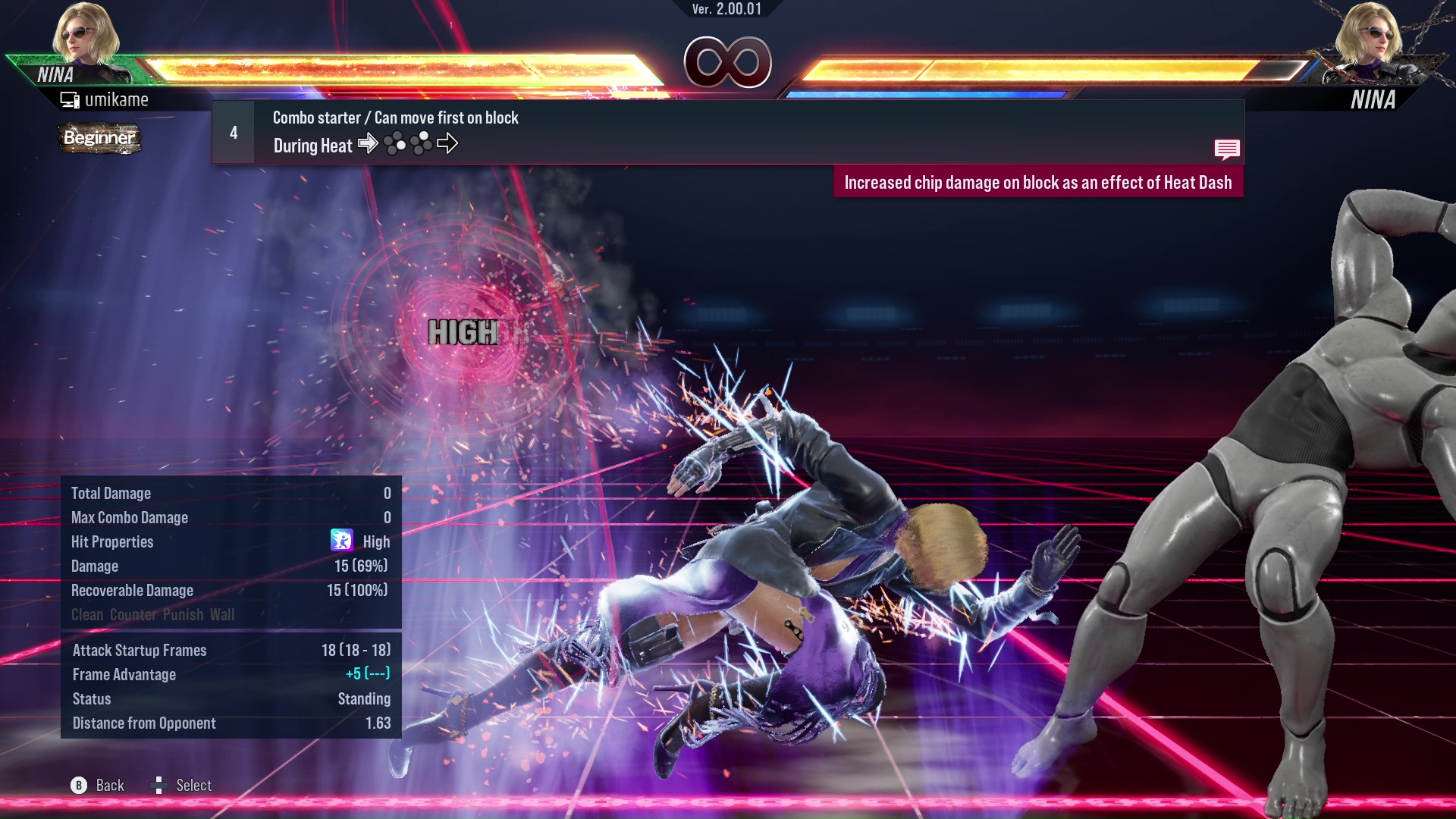1456x819 pixels.
Task: Expand step 4 combo details
Action: (x=232, y=132)
